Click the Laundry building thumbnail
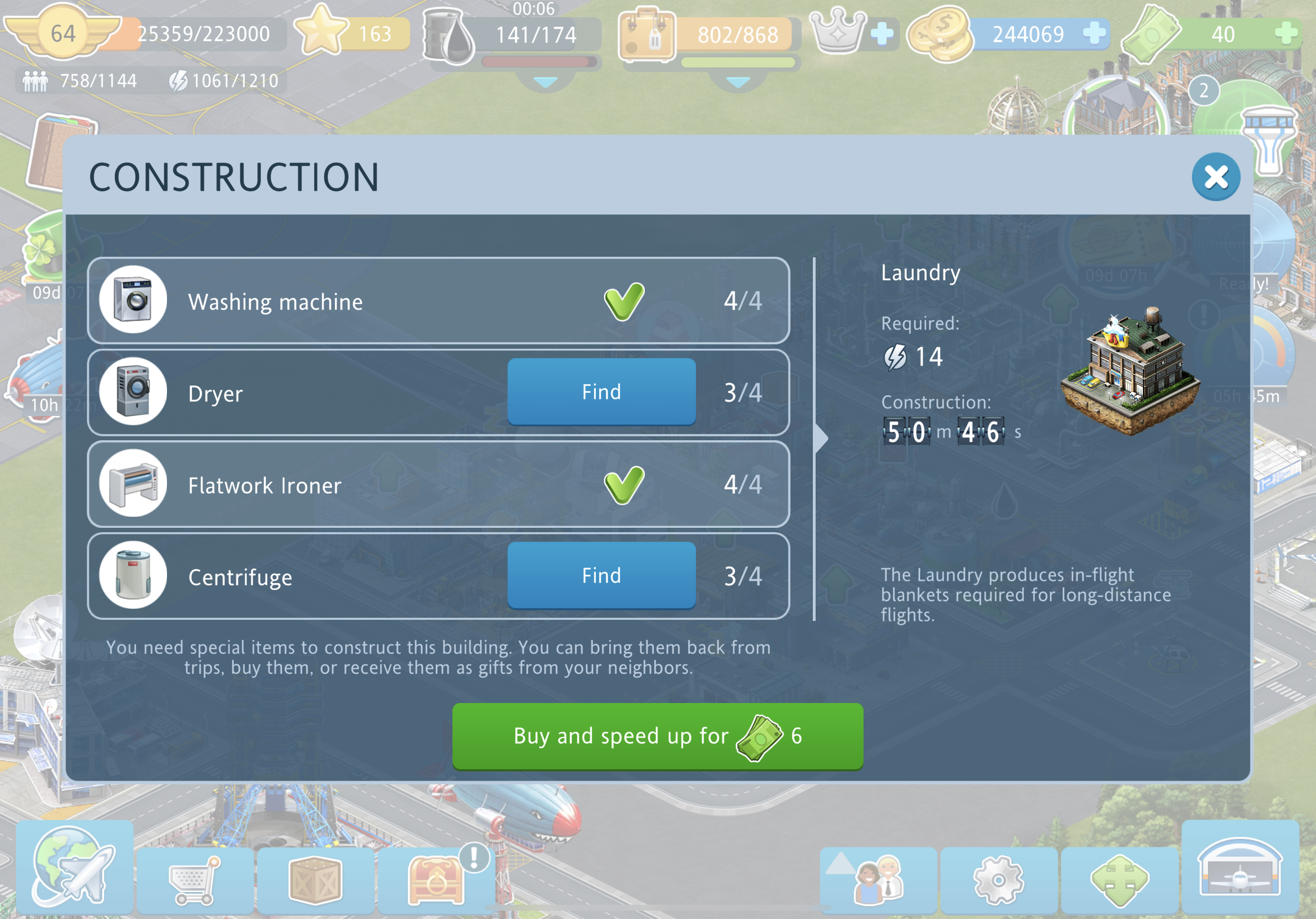This screenshot has width=1316, height=919. (x=1130, y=371)
